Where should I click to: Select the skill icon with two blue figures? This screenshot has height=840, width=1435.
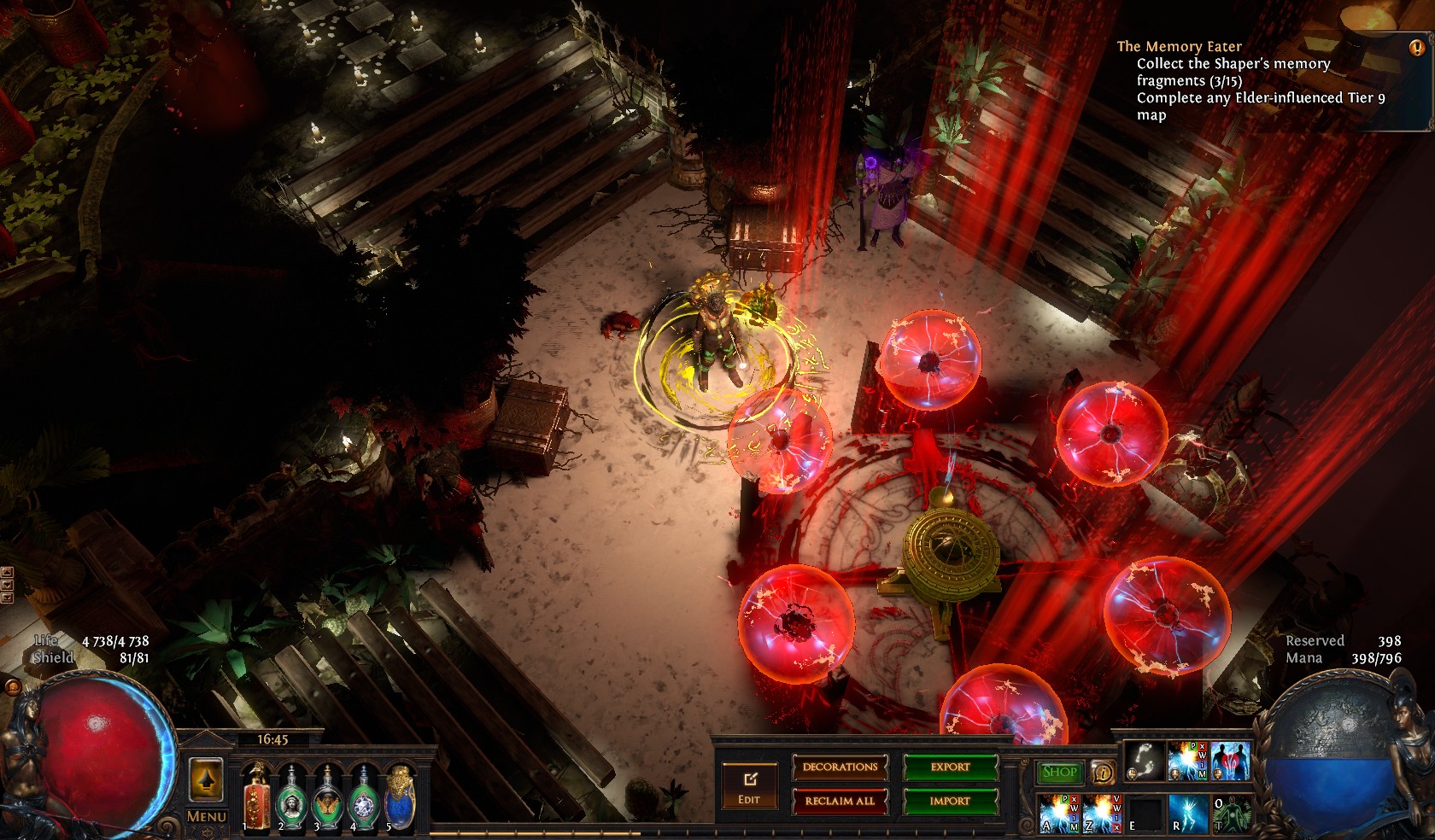point(1230,761)
